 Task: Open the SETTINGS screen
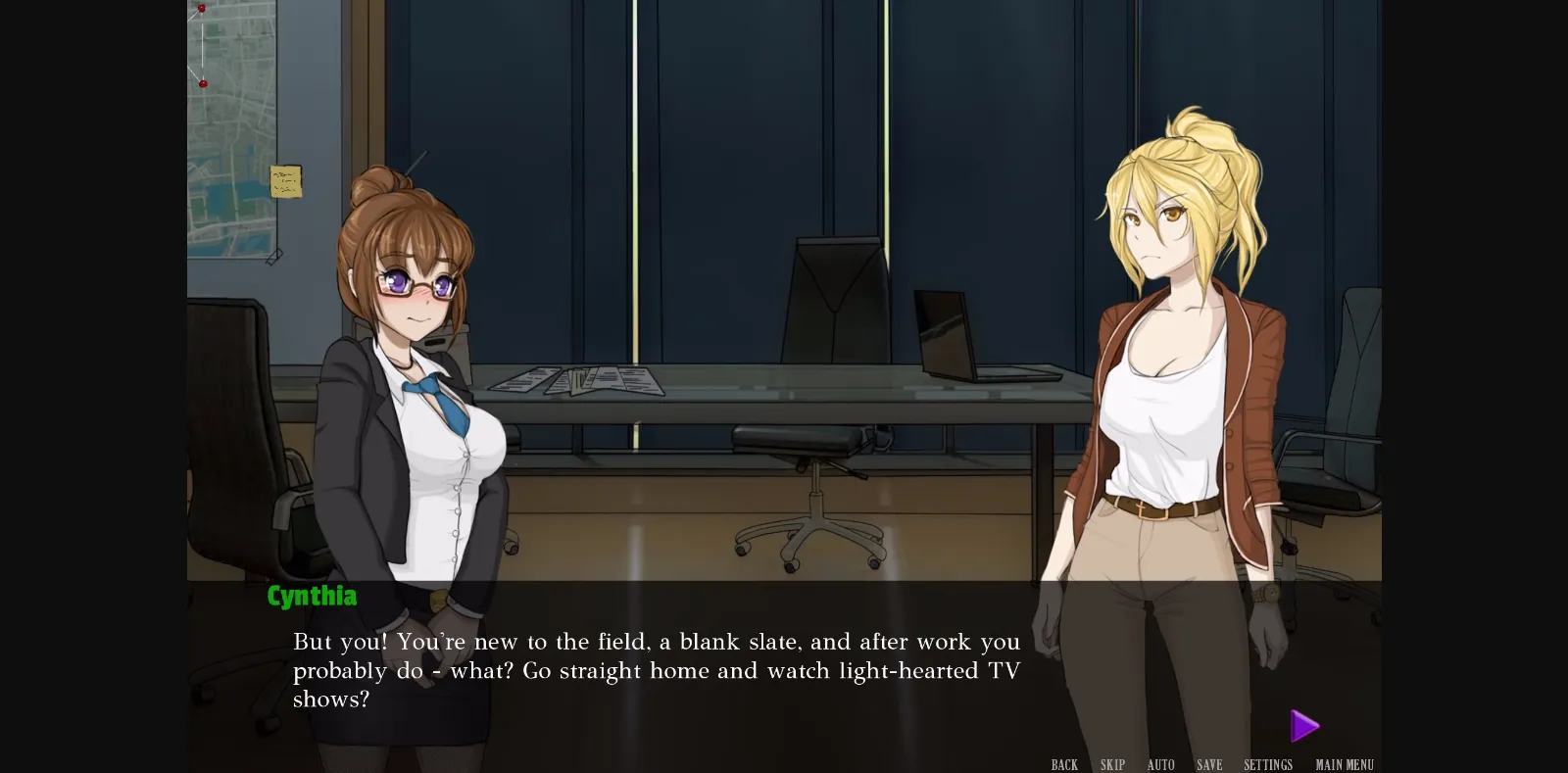tap(1269, 764)
